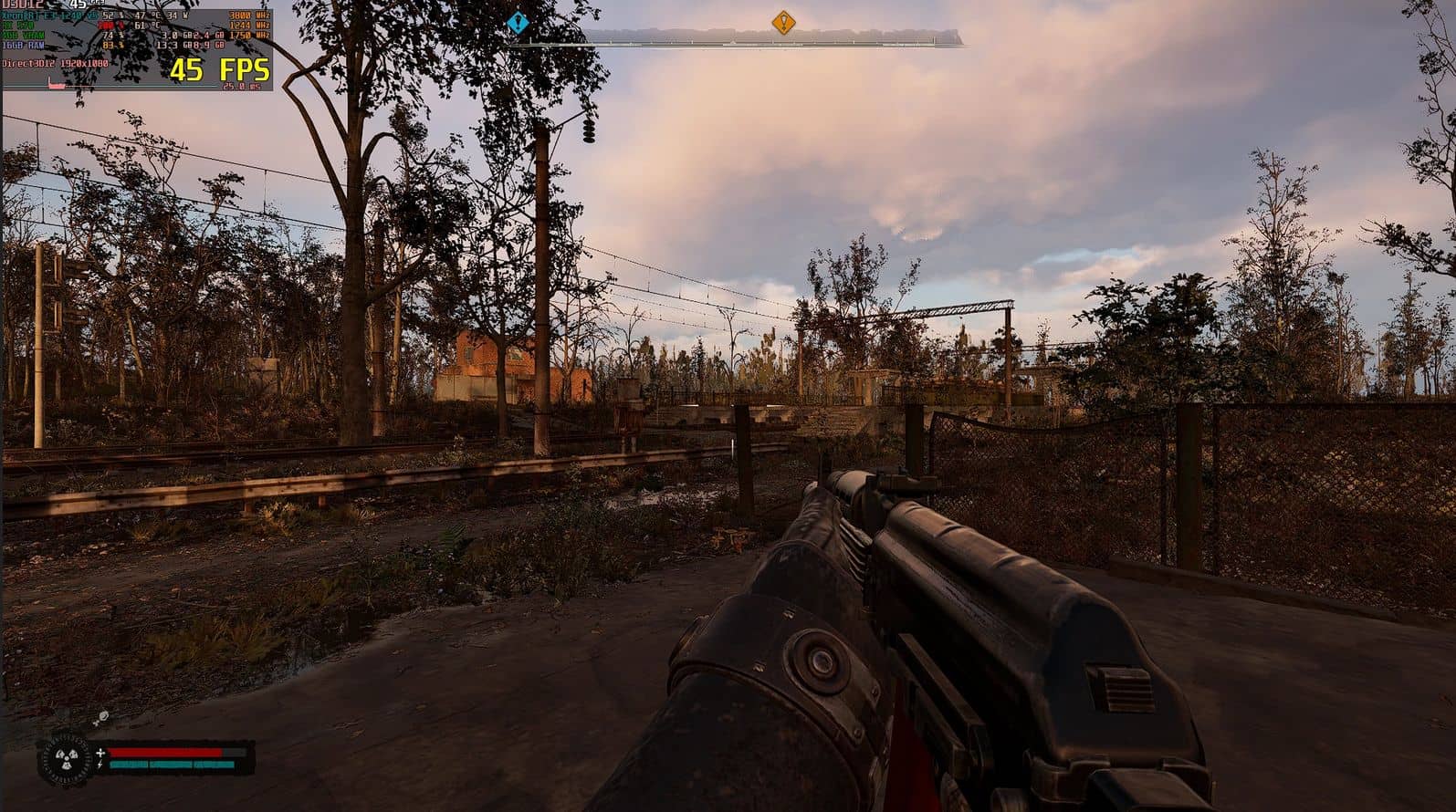Click the blue diamond marker on the compass
Image resolution: width=1456 pixels, height=812 pixels.
[x=519, y=22]
